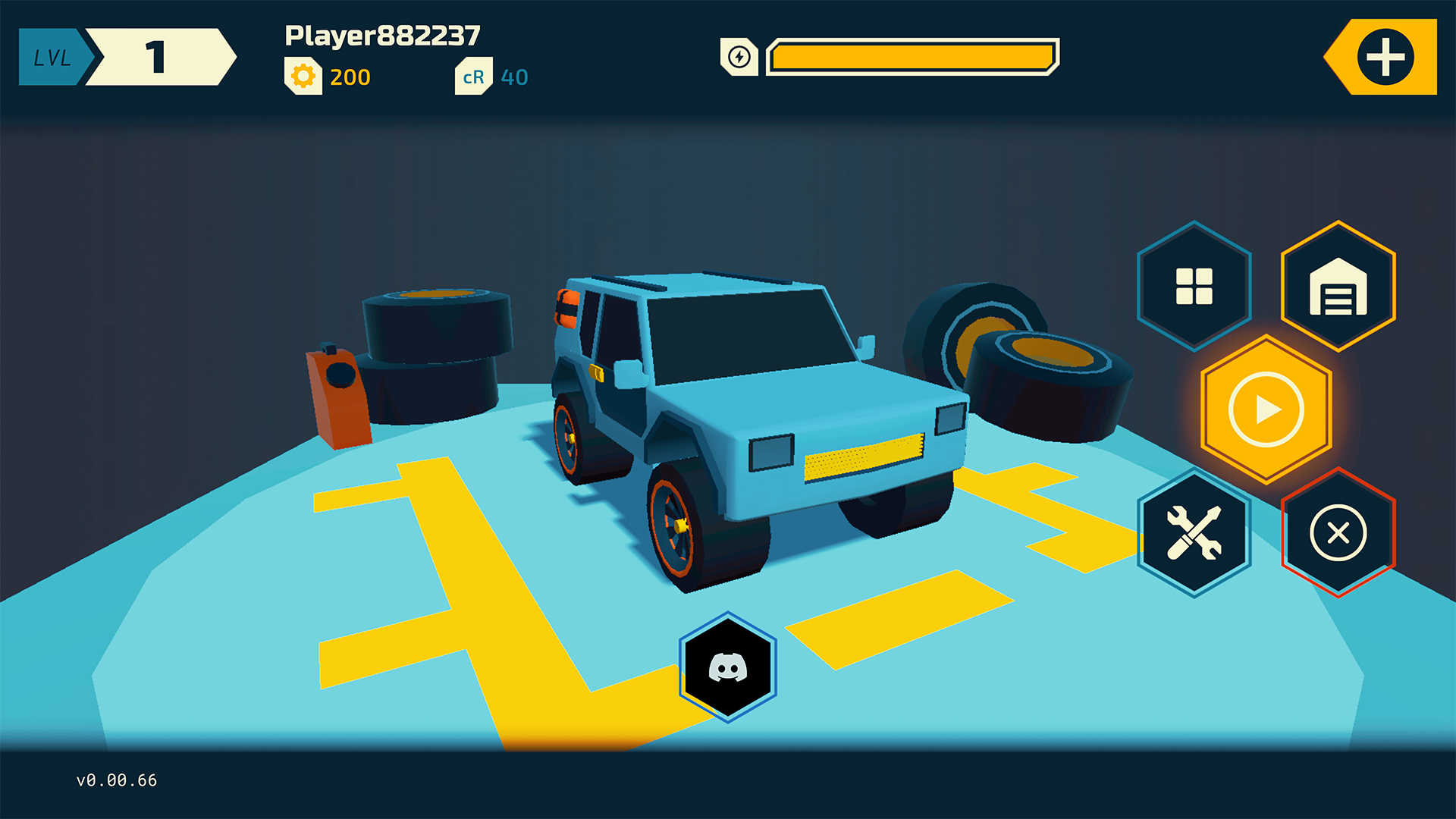Select the player name Player882237
1456x819 pixels.
[382, 36]
